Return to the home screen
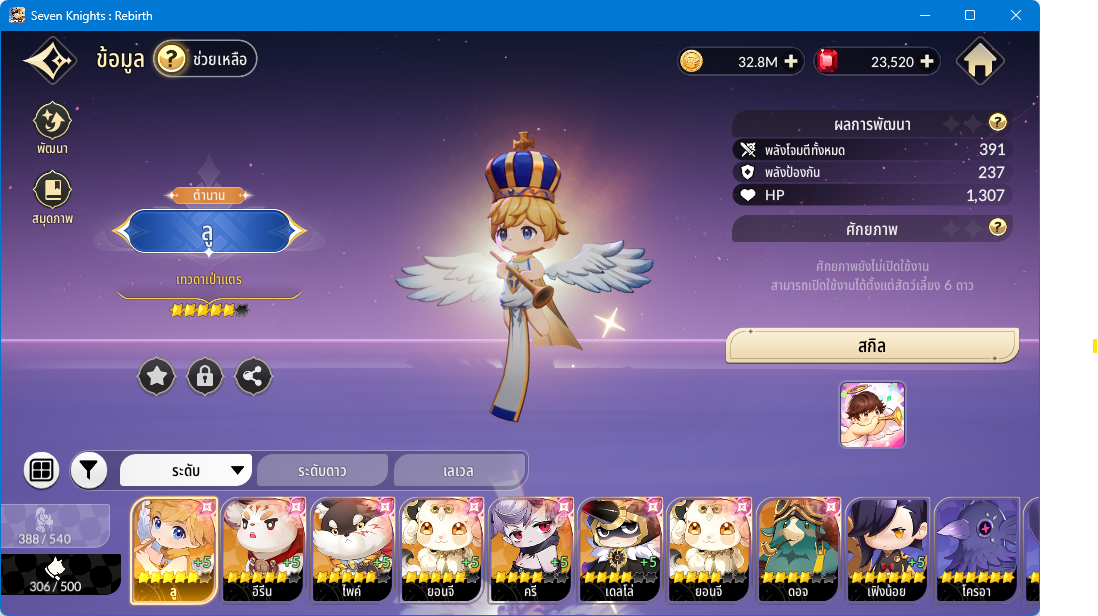The height and width of the screenshot is (616, 1098). pyautogui.click(x=980, y=62)
